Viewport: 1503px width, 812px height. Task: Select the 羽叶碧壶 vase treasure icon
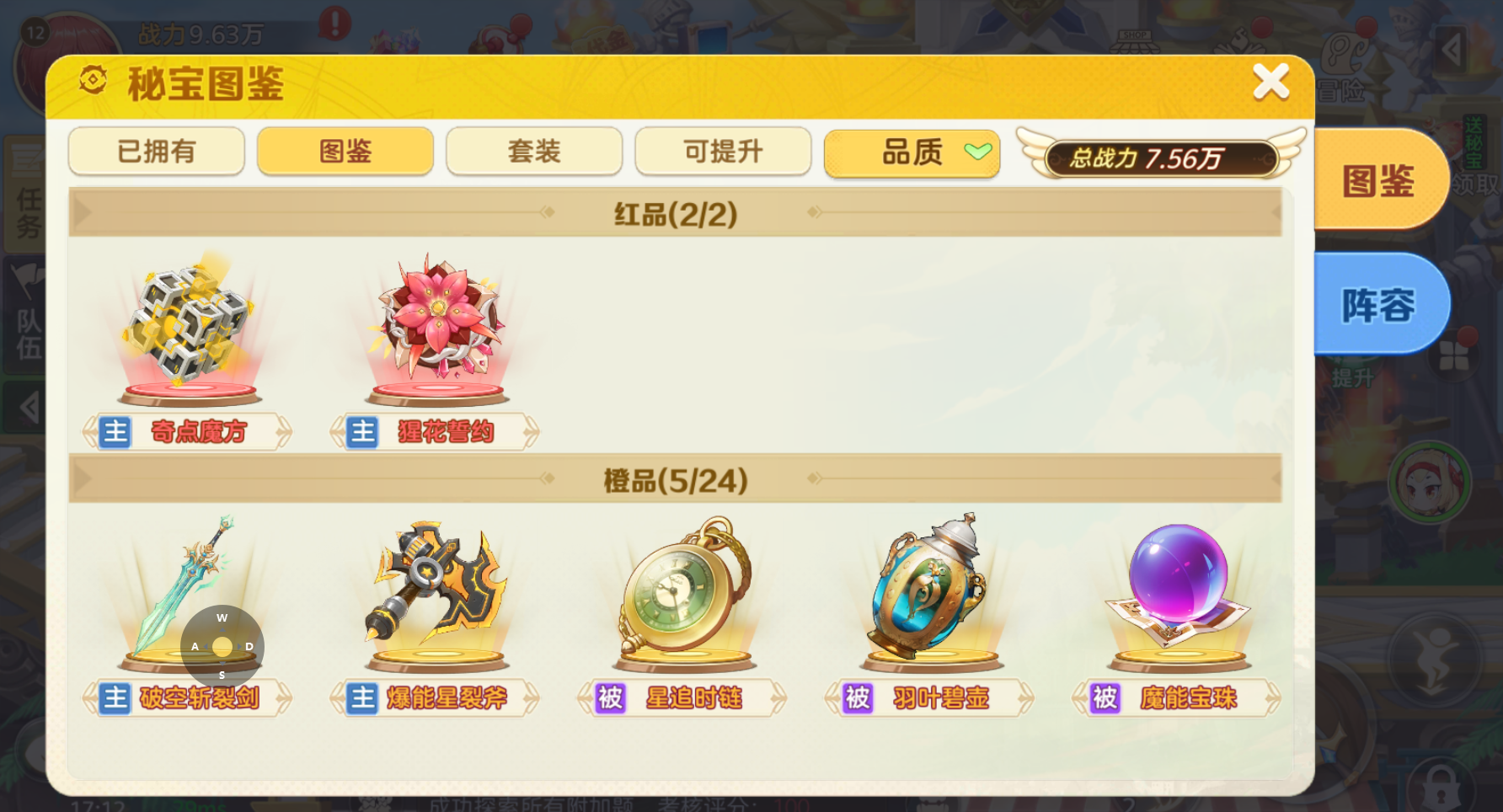coord(927,590)
